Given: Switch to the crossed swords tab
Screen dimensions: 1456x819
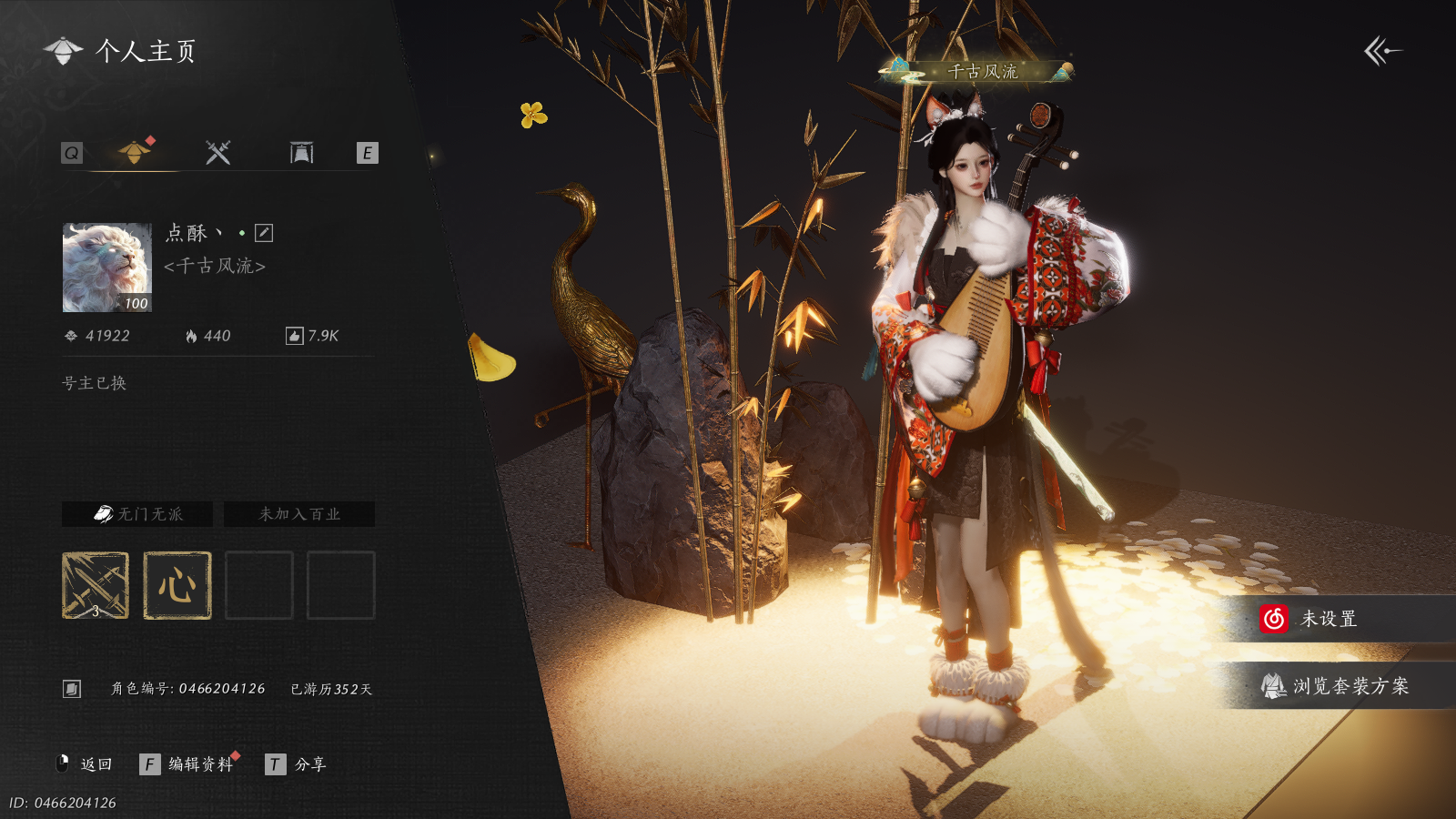Looking at the screenshot, I should [x=217, y=153].
